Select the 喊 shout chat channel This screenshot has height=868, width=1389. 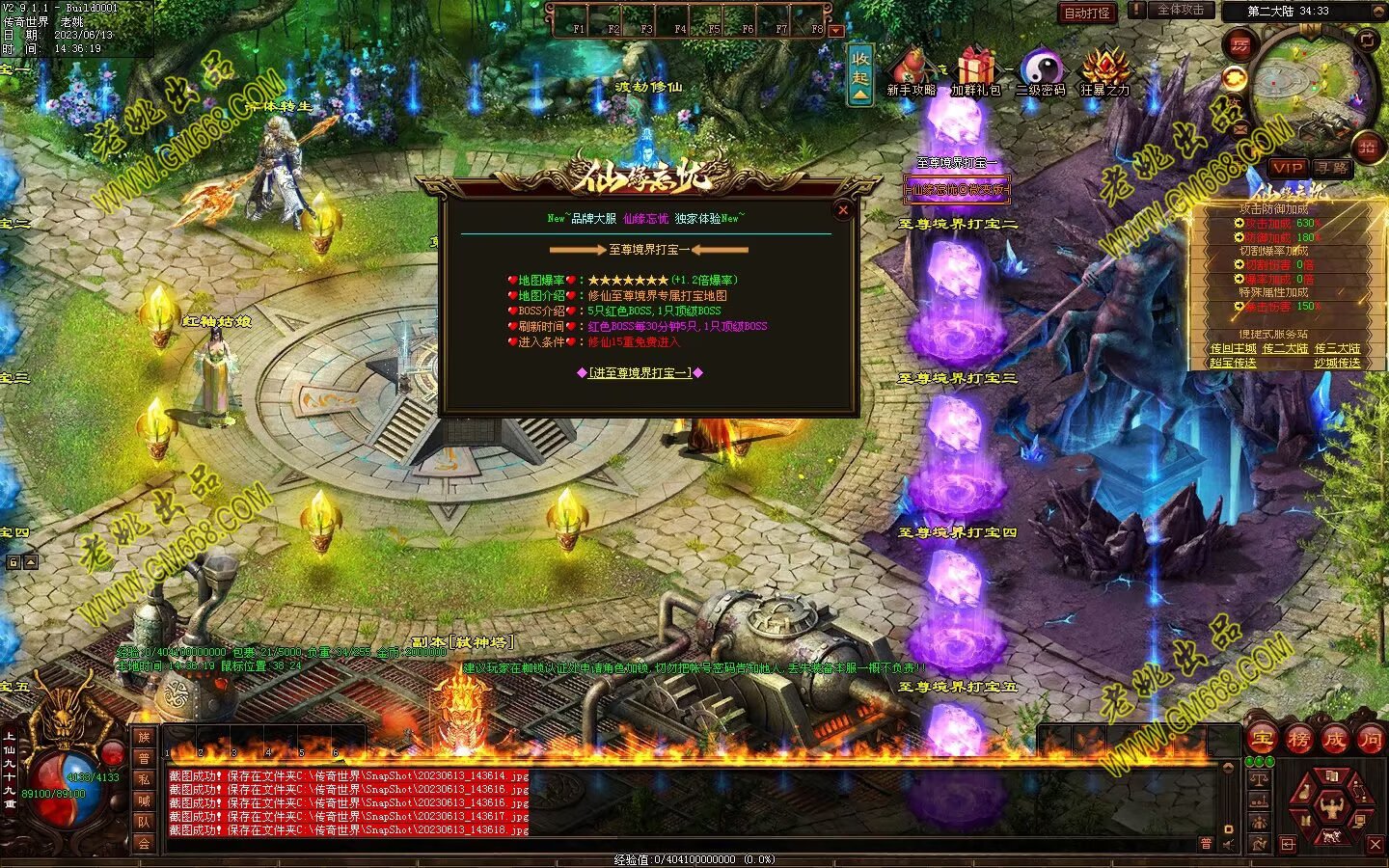144,800
